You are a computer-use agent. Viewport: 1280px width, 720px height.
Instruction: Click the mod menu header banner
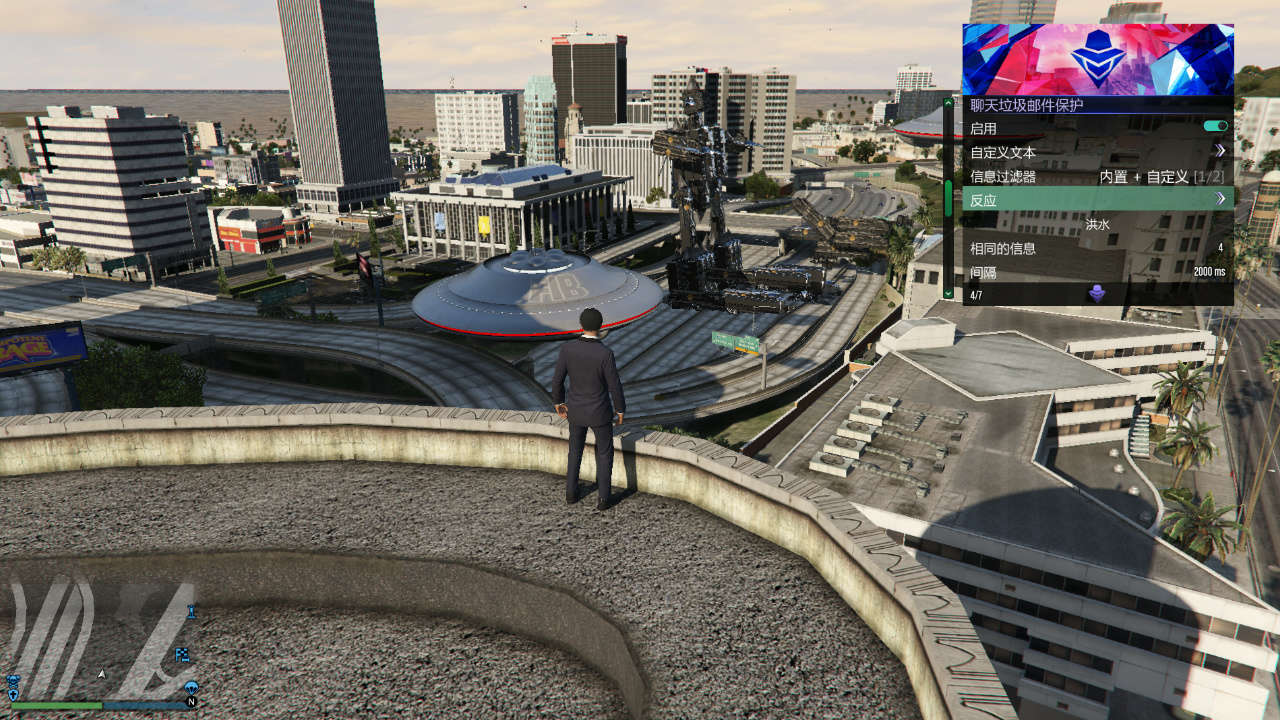[1097, 59]
